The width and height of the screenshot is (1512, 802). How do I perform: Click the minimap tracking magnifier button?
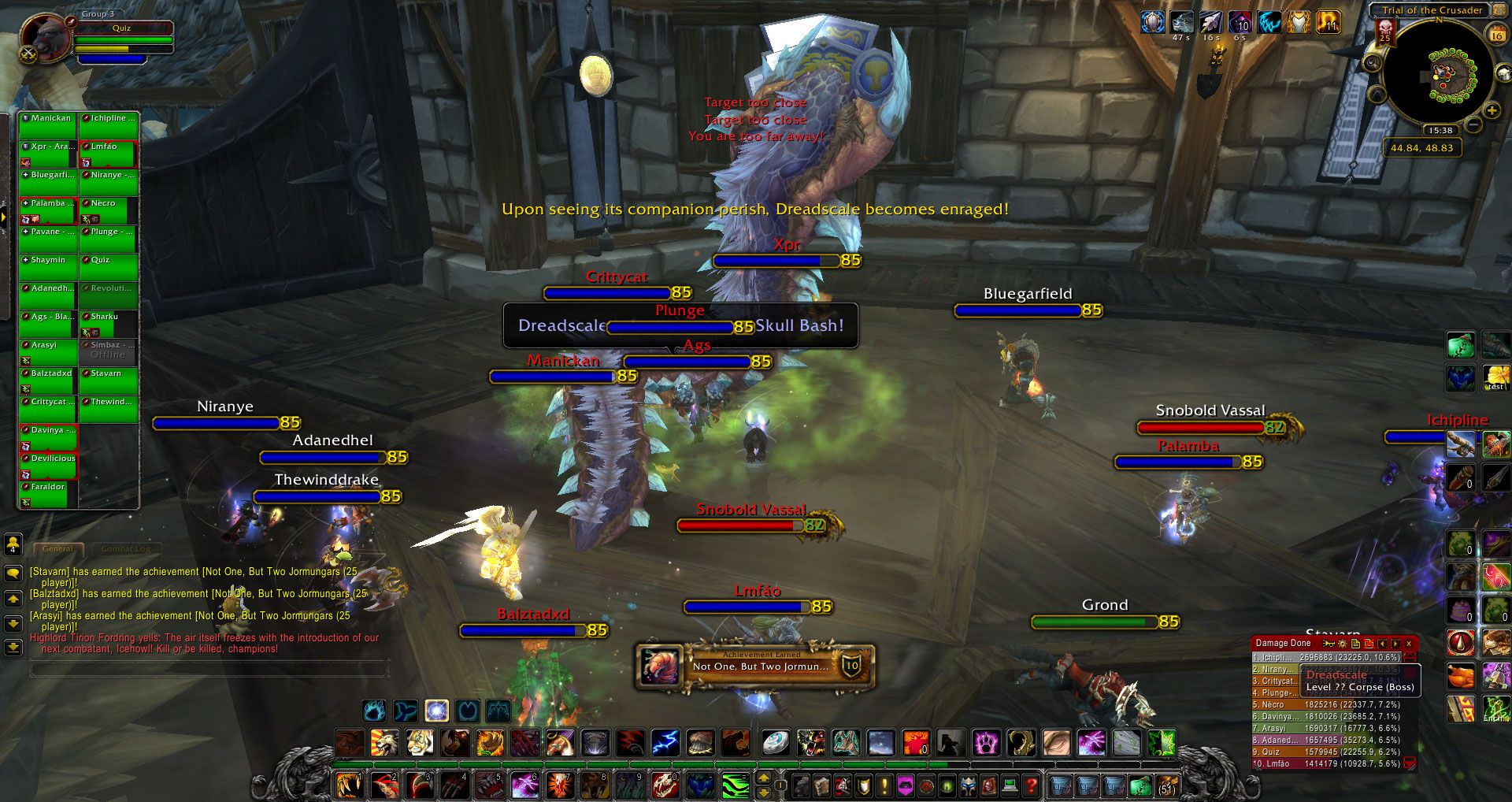click(x=1373, y=62)
